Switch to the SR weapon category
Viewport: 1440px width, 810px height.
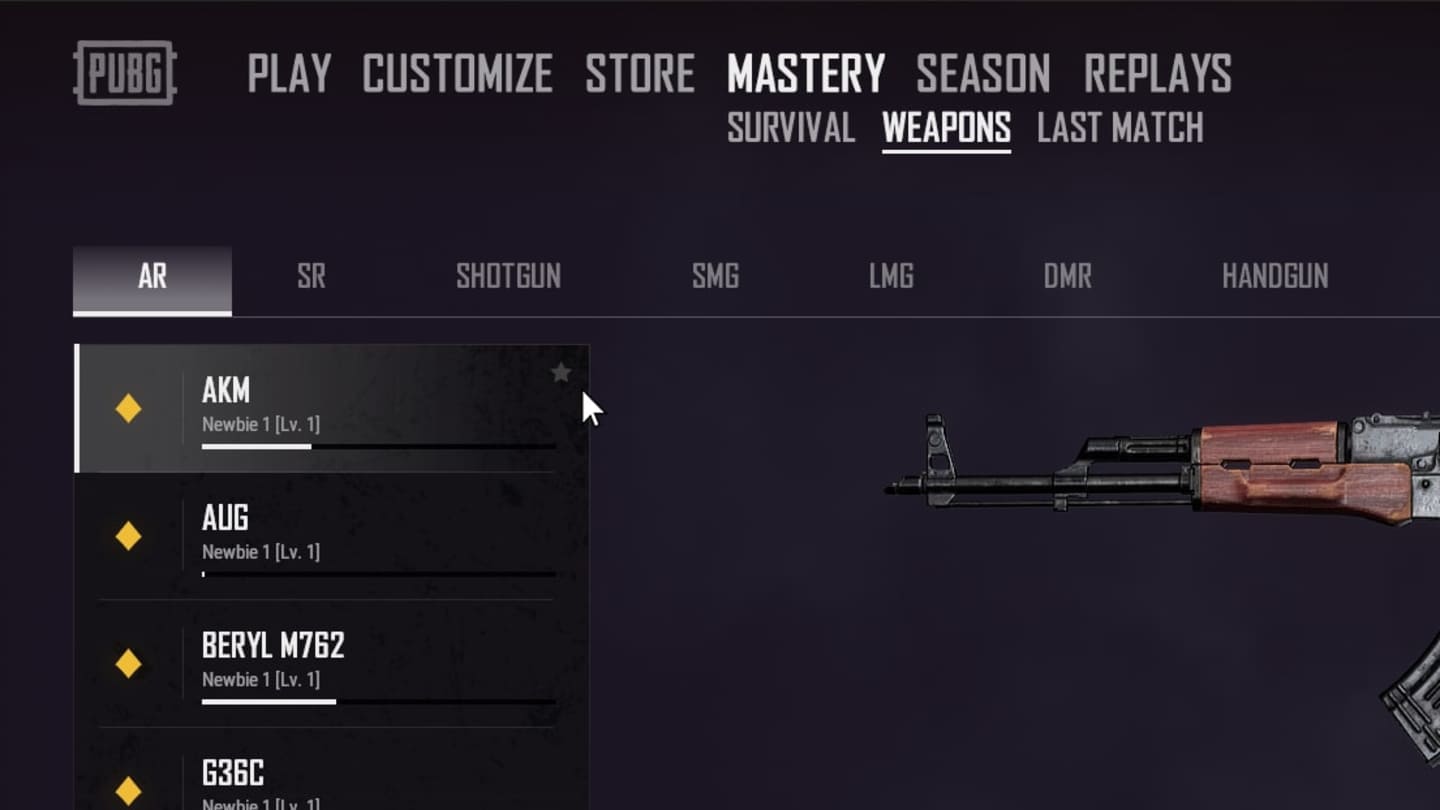[x=311, y=277]
